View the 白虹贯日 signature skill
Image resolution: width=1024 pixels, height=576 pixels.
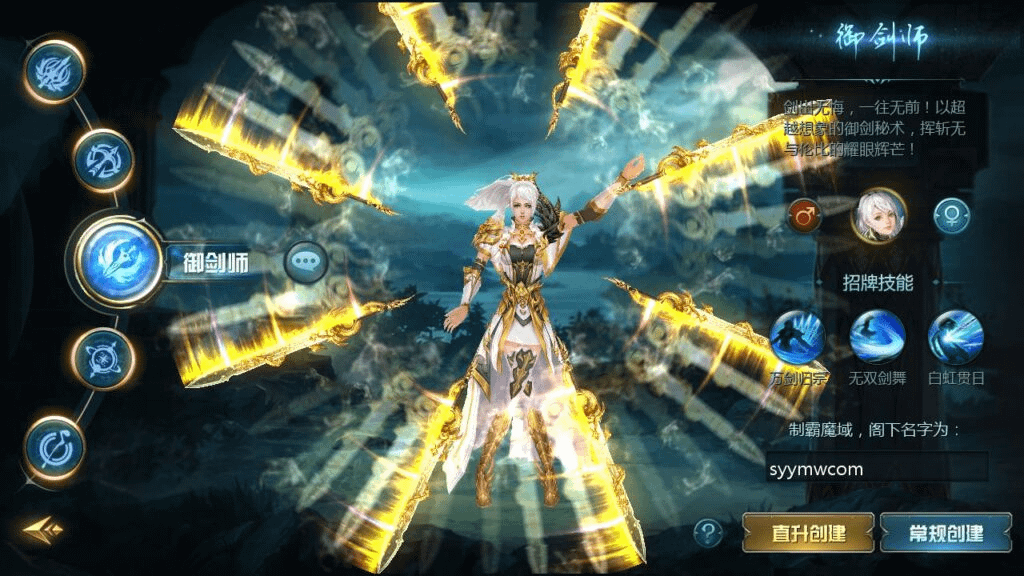(955, 337)
